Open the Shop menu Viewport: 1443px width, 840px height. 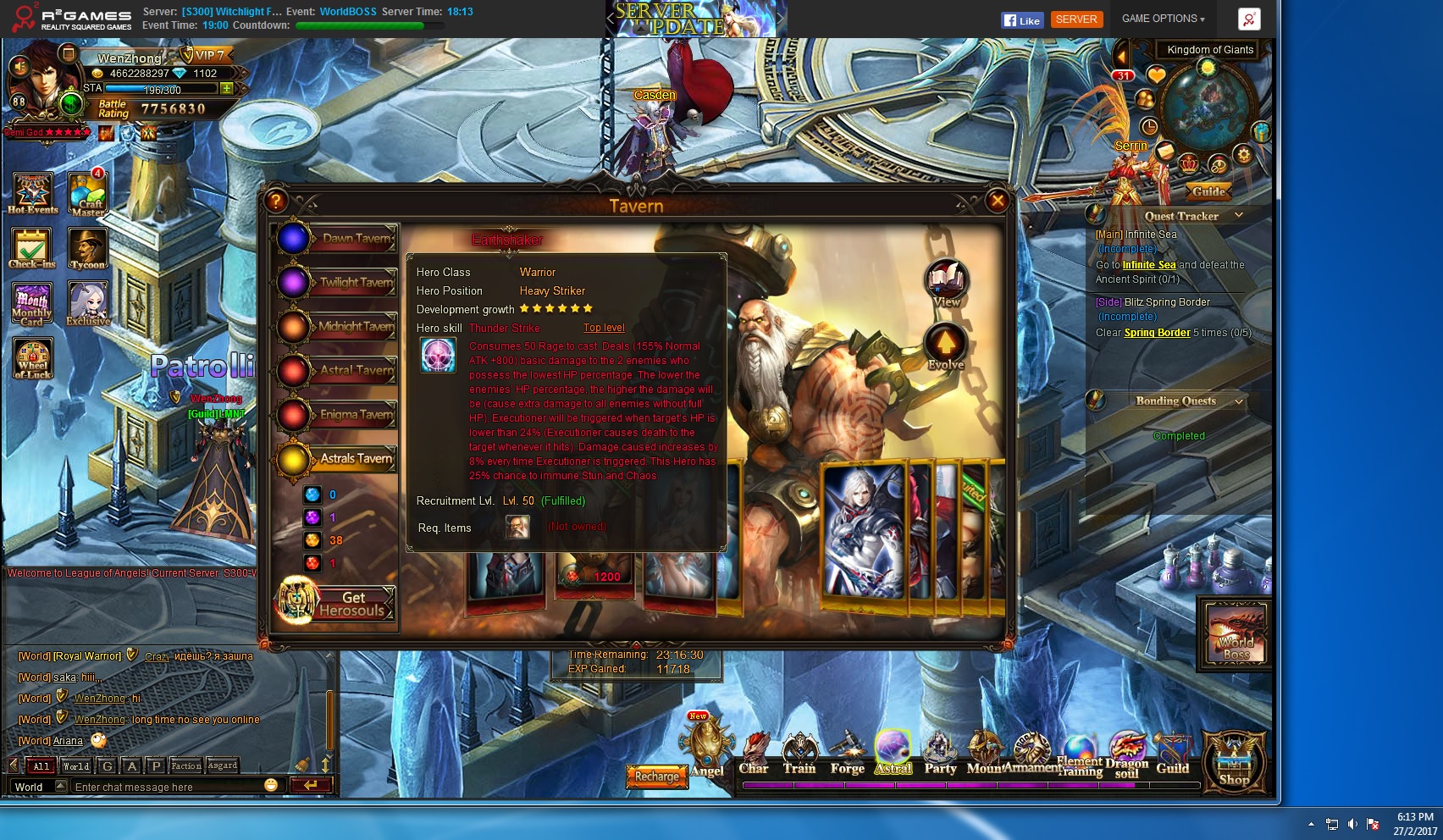coord(1234,761)
